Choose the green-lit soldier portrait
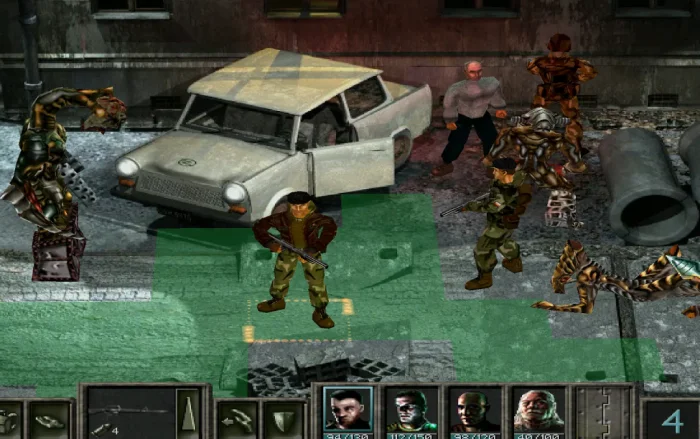Viewport: 700px width, 439px height. (411, 410)
